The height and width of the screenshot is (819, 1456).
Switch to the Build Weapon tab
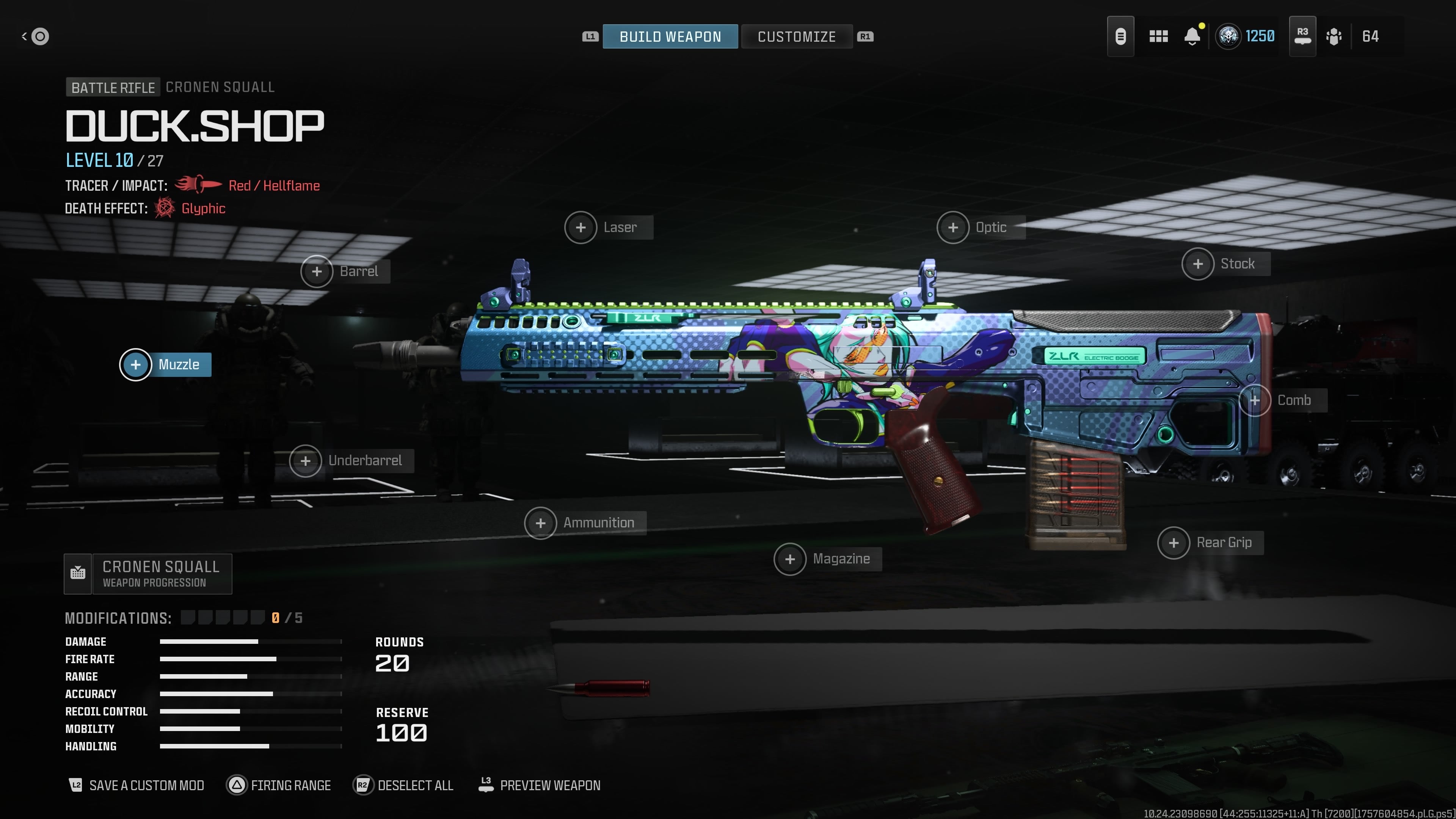pyautogui.click(x=670, y=37)
